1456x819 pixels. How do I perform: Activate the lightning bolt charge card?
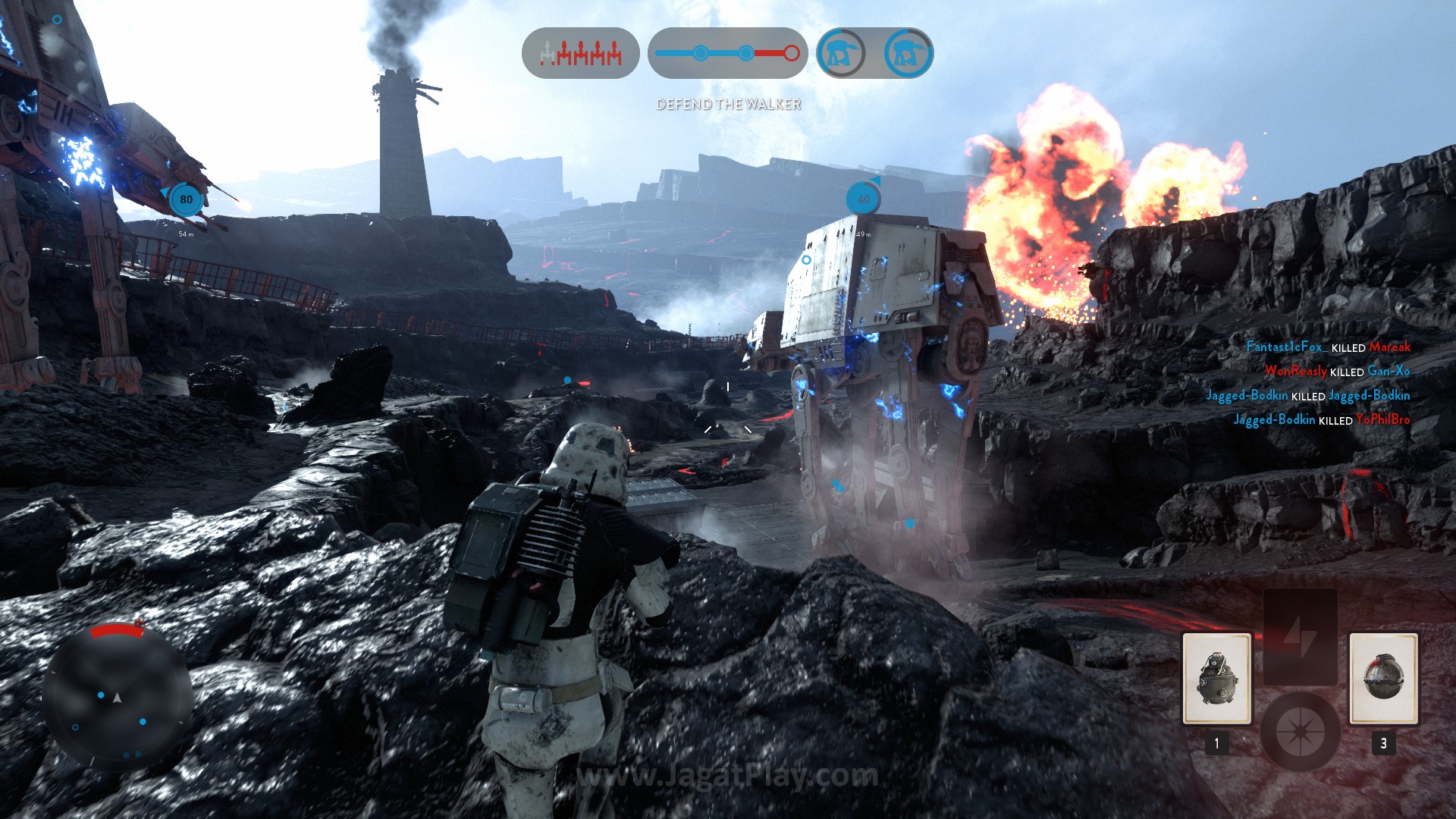(1300, 637)
